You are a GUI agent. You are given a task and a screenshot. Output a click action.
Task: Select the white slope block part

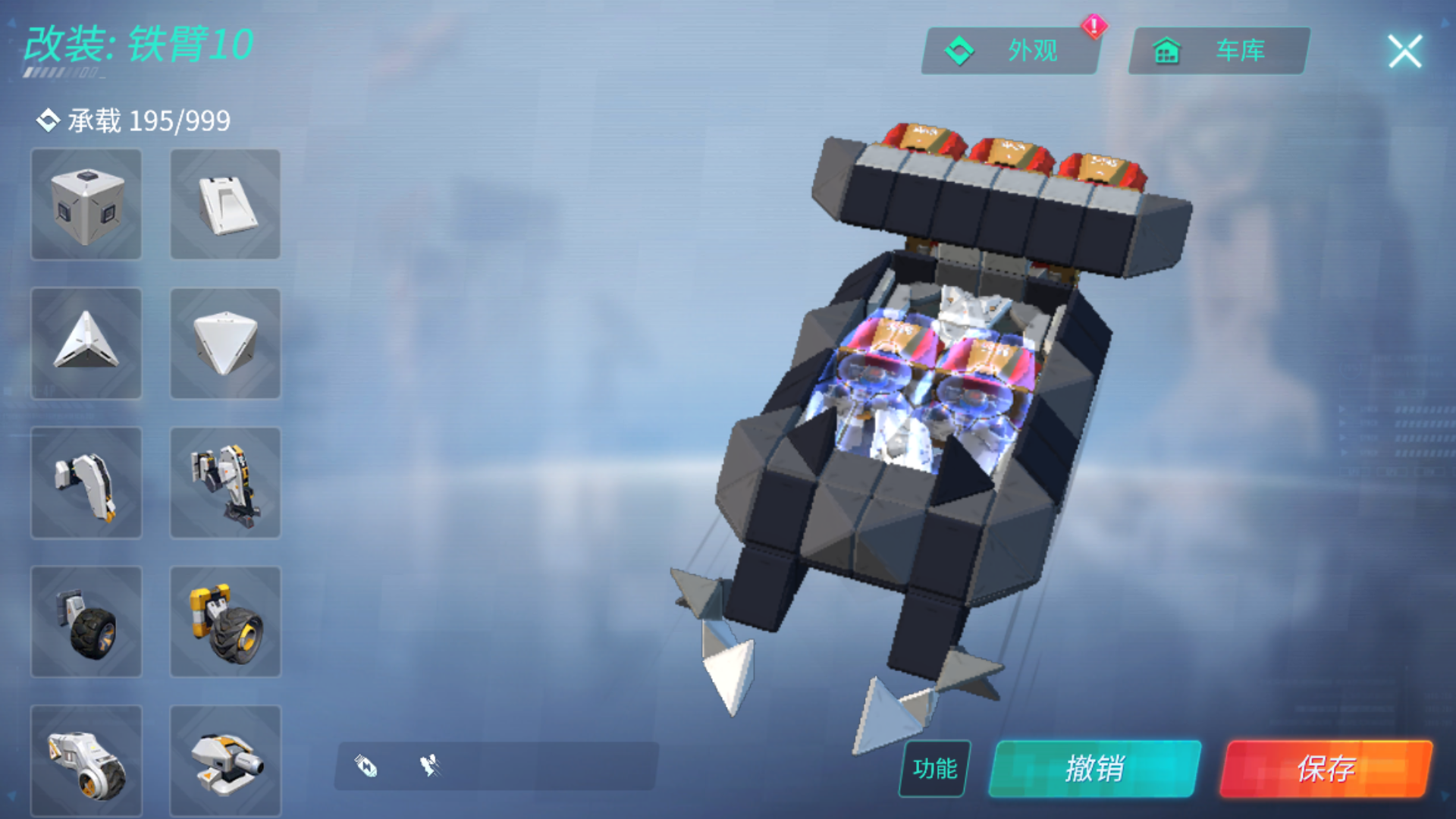(x=224, y=205)
